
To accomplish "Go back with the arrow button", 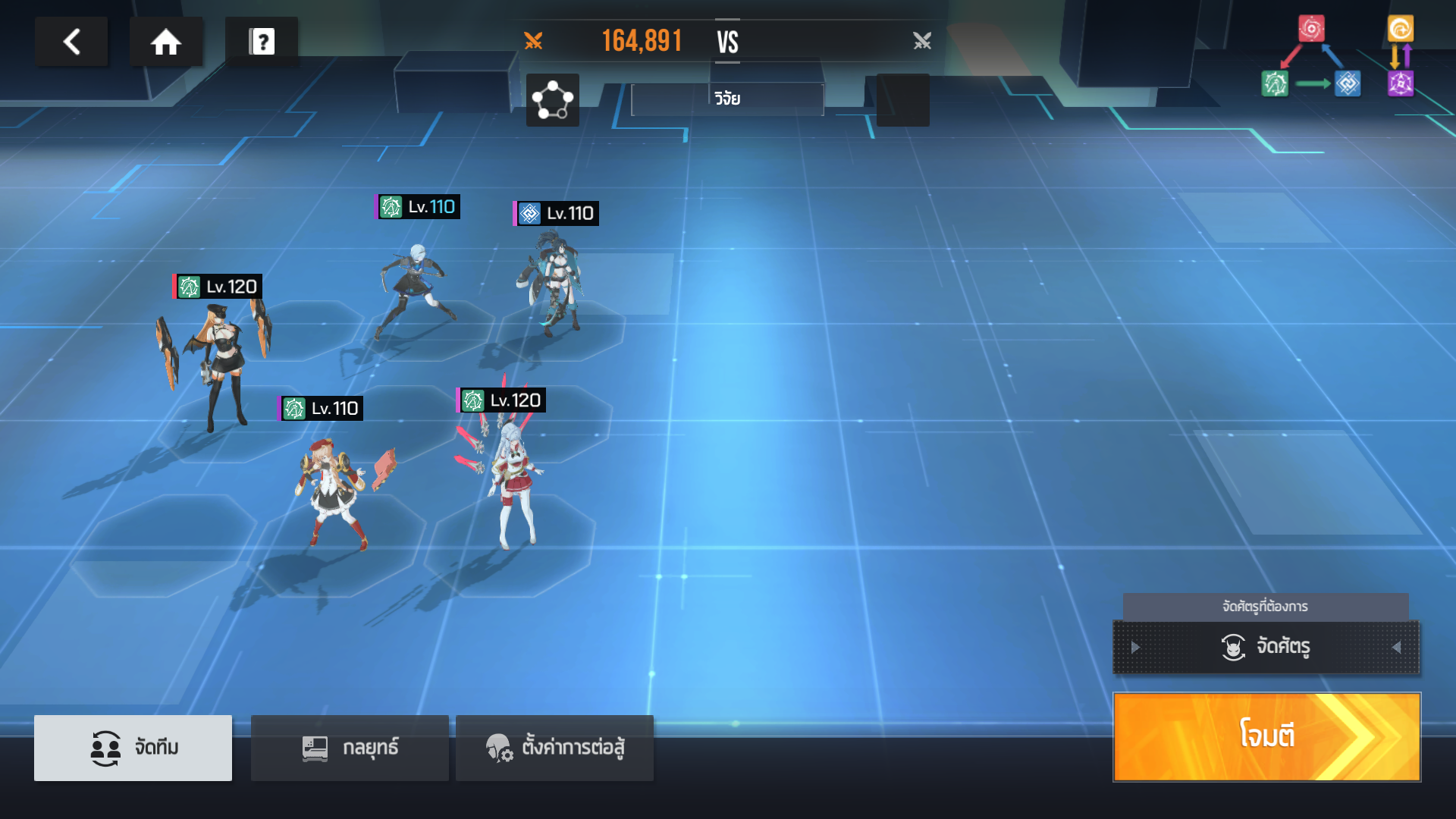I will coord(71,42).
